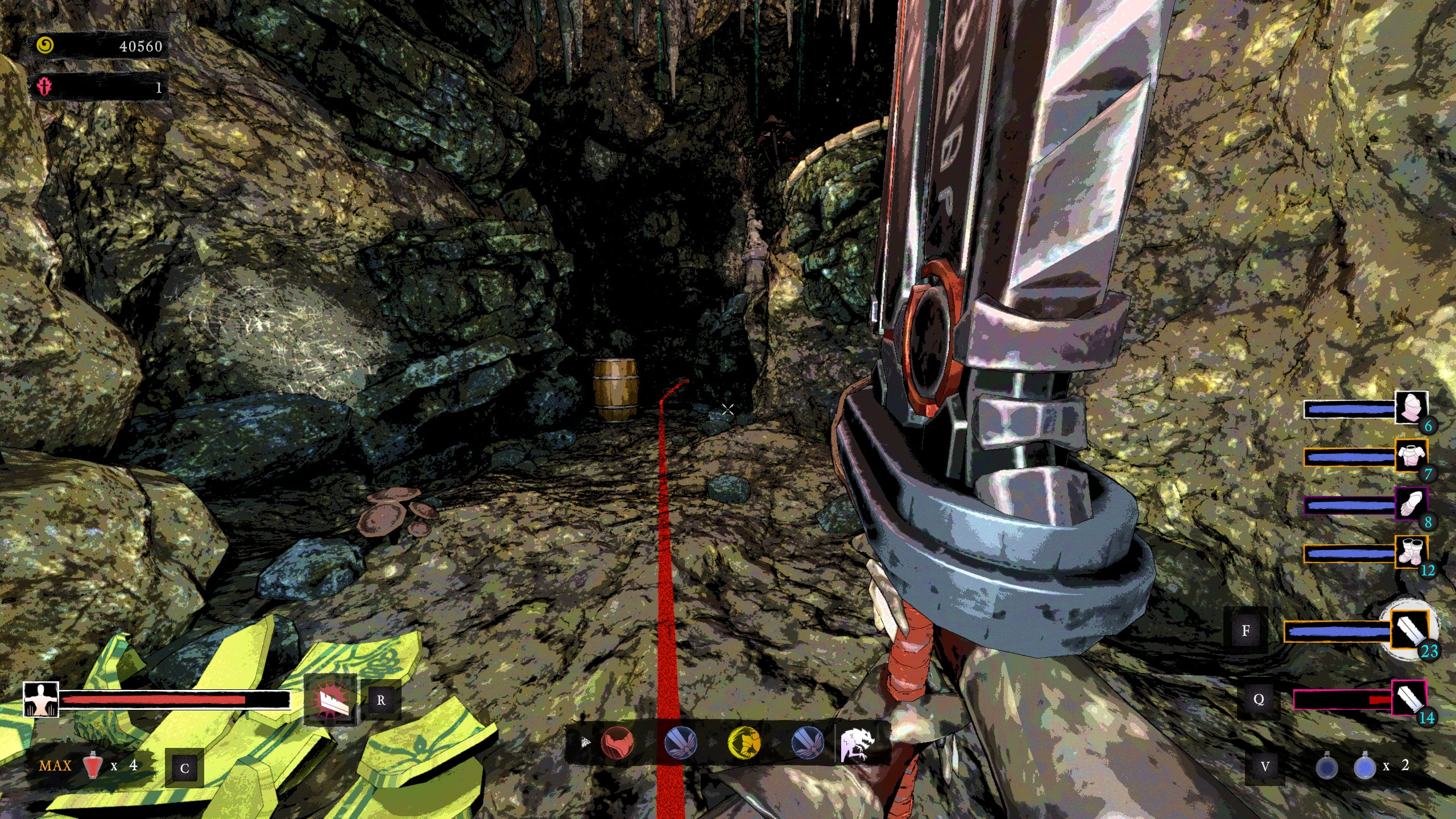Screen dimensions: 1456x819
Task: Choose the primary sword slot numbered 23
Action: click(x=1410, y=630)
